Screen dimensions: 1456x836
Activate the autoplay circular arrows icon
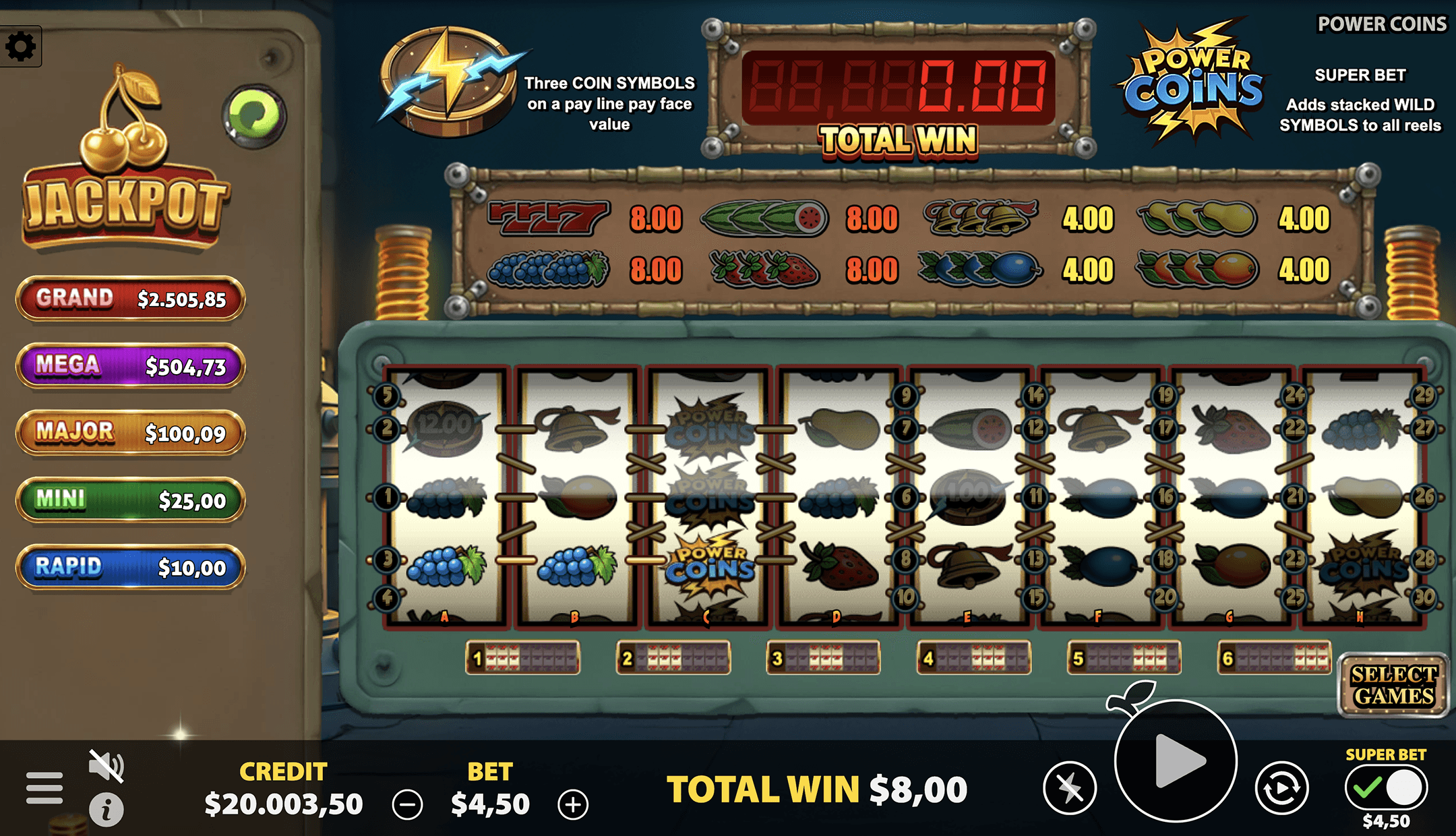[1282, 787]
